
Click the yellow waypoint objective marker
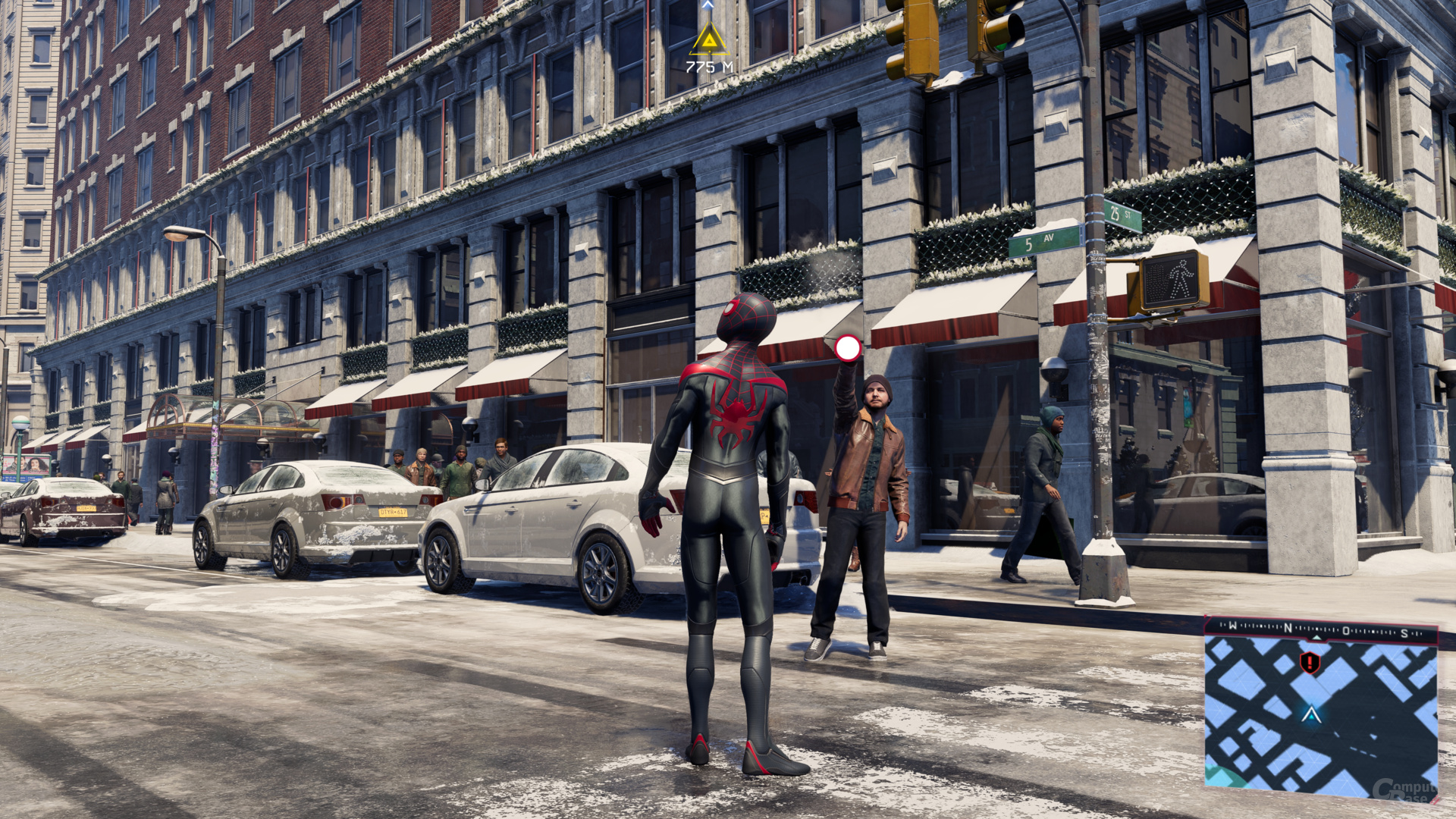point(710,39)
